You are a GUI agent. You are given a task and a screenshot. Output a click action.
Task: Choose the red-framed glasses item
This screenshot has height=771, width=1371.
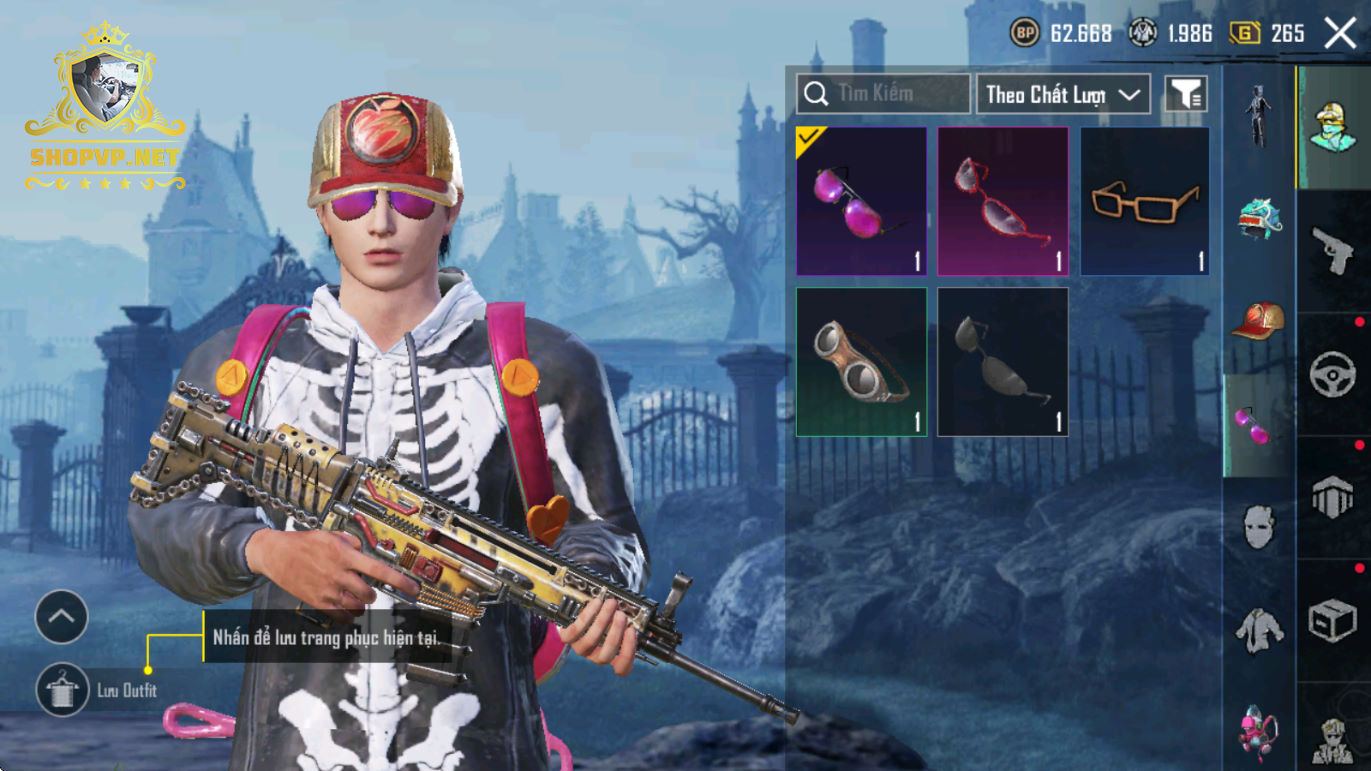pos(1003,201)
